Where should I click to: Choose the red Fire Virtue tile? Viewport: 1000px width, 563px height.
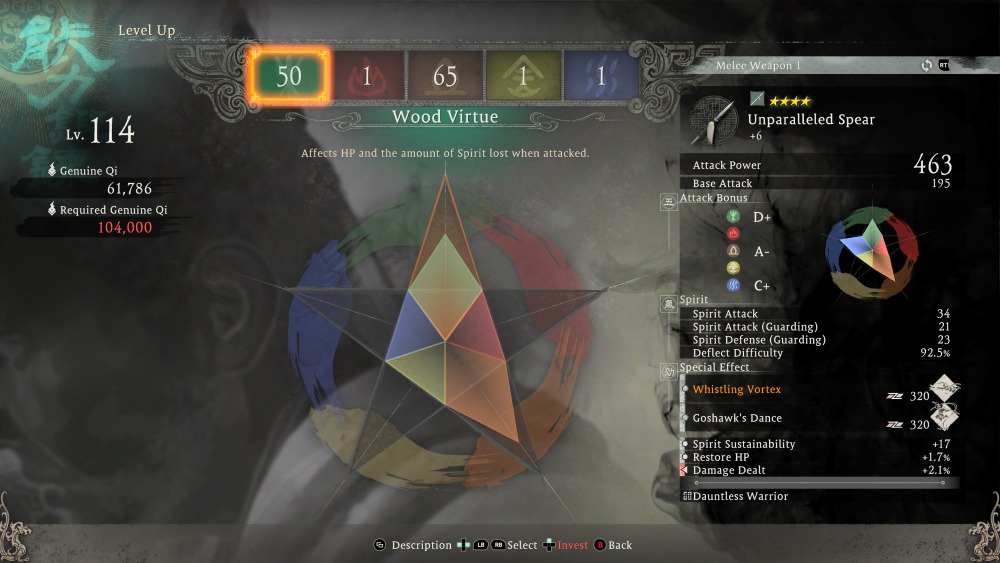click(367, 76)
